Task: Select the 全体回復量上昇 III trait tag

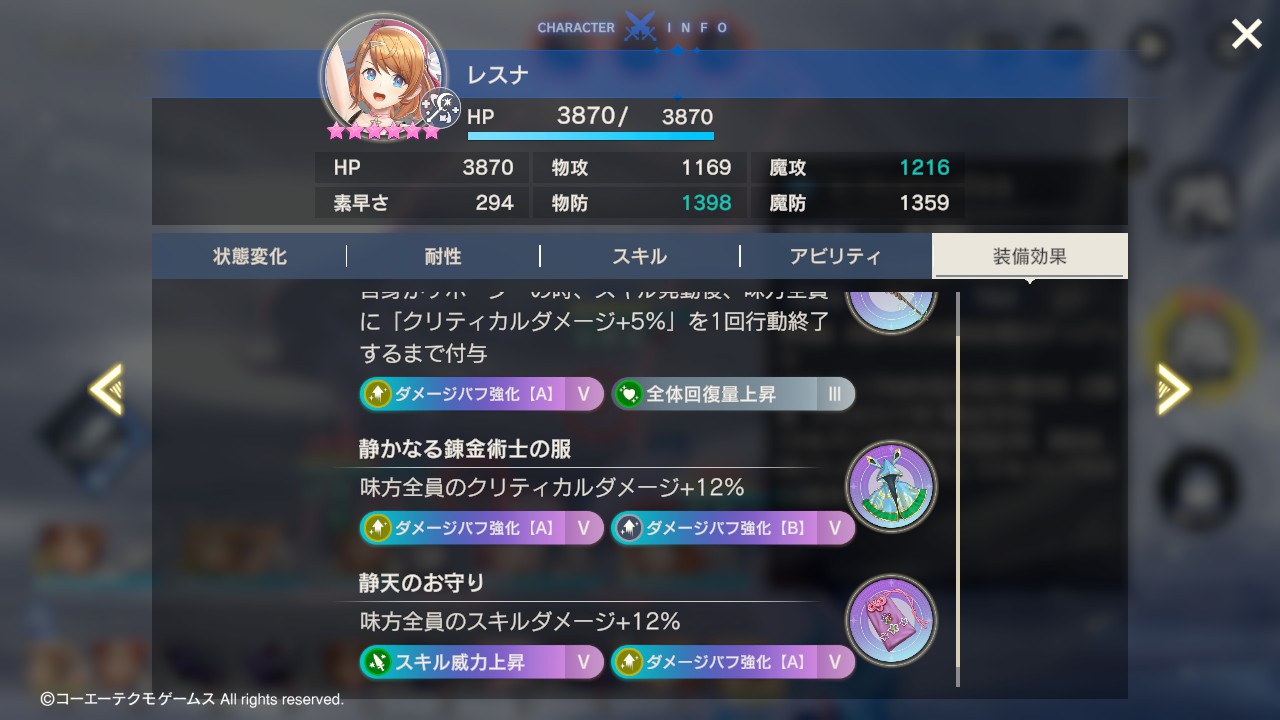Action: click(733, 394)
